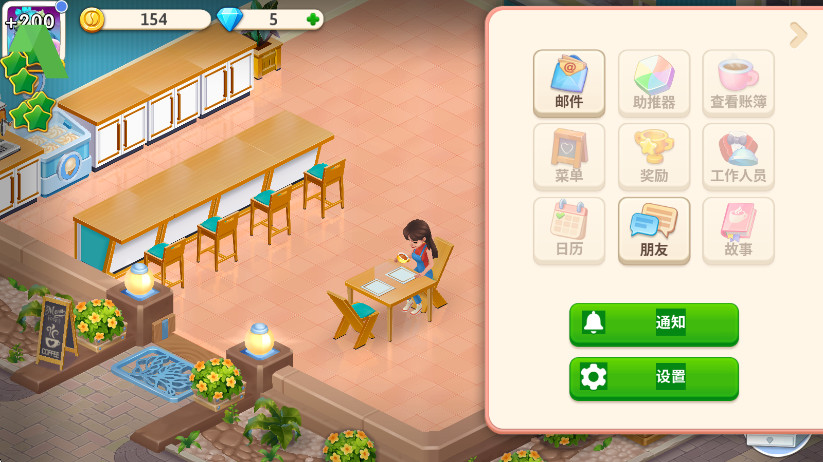Open the 故事 story tile
The width and height of the screenshot is (823, 462).
point(738,231)
